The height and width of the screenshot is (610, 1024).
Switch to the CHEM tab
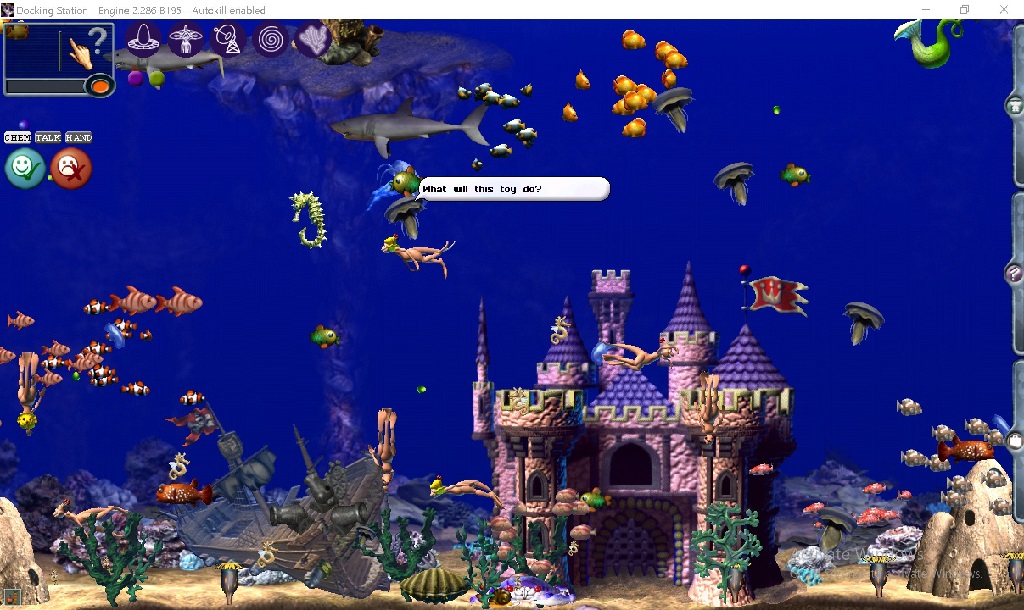18,137
